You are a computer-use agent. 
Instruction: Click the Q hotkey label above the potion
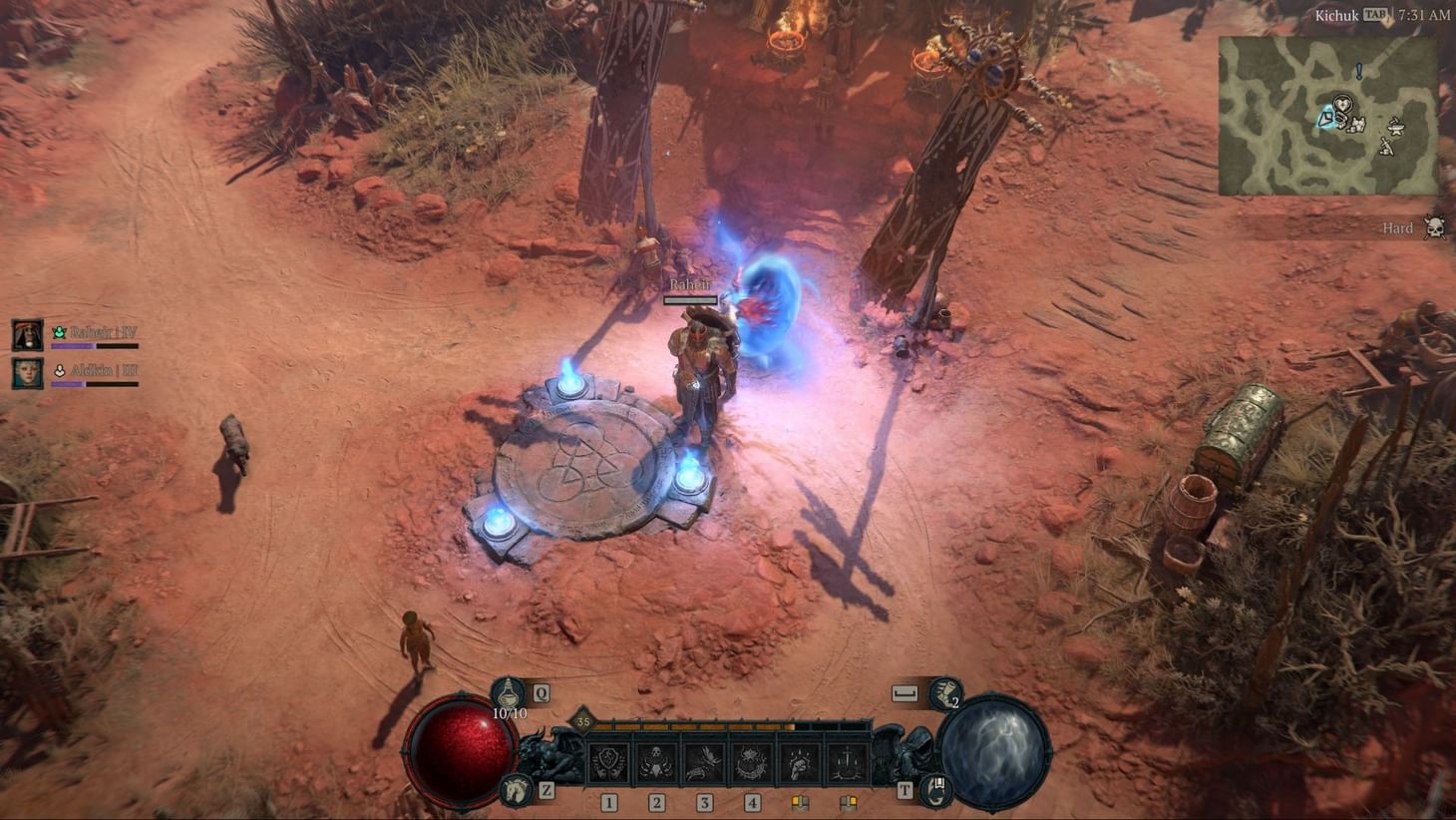point(542,692)
